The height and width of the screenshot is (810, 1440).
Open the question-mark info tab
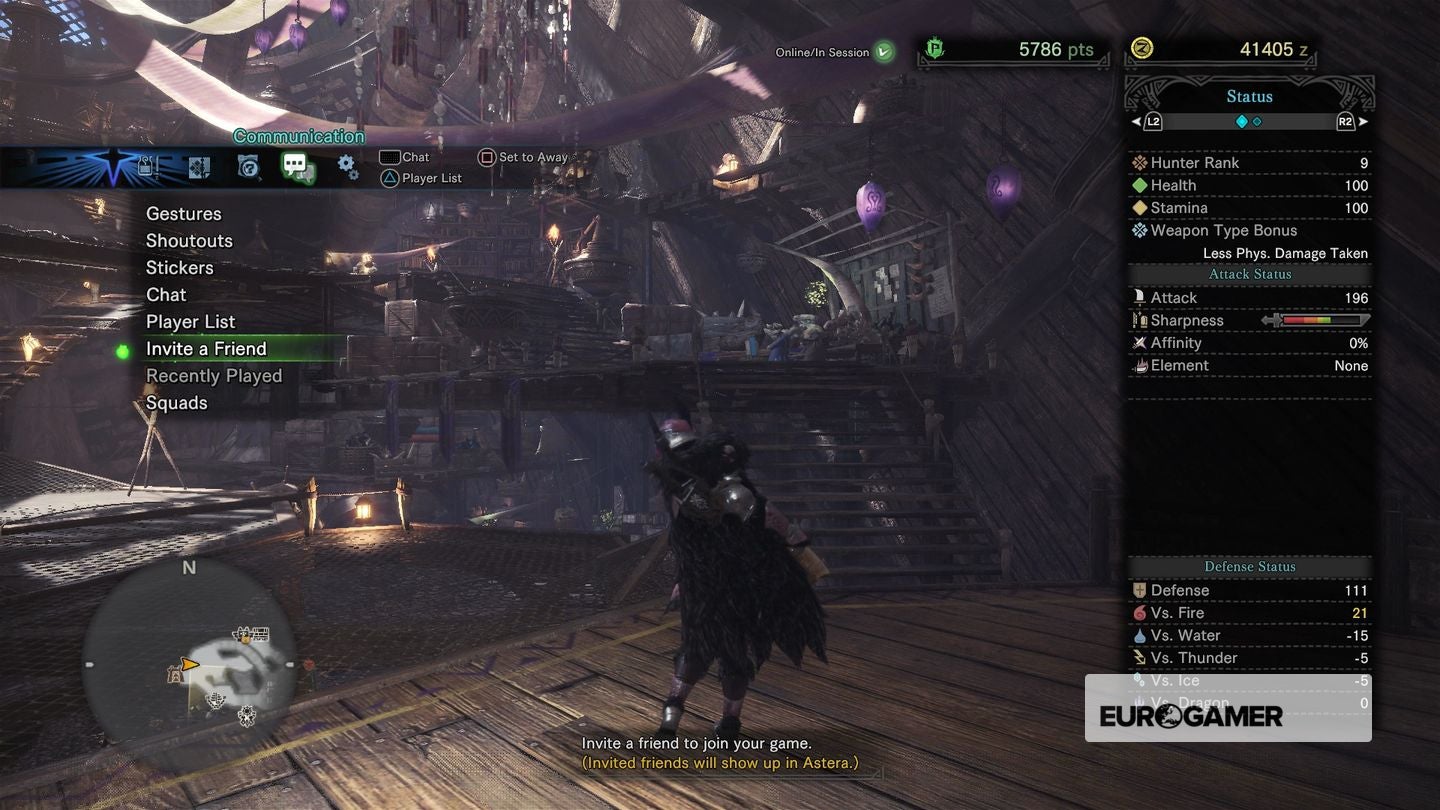(x=248, y=167)
